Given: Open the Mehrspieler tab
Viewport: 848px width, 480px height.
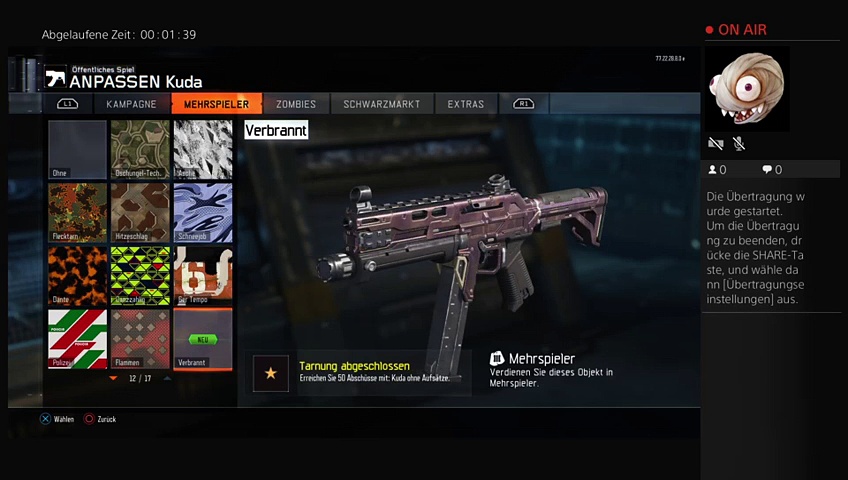Looking at the screenshot, I should (x=216, y=104).
